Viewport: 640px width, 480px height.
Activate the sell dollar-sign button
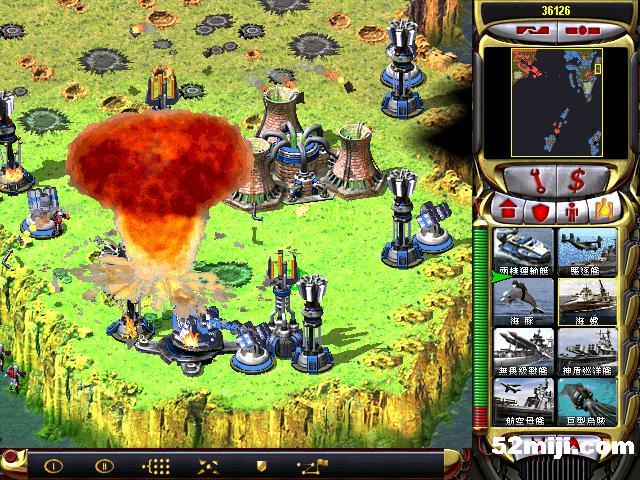[x=577, y=182]
